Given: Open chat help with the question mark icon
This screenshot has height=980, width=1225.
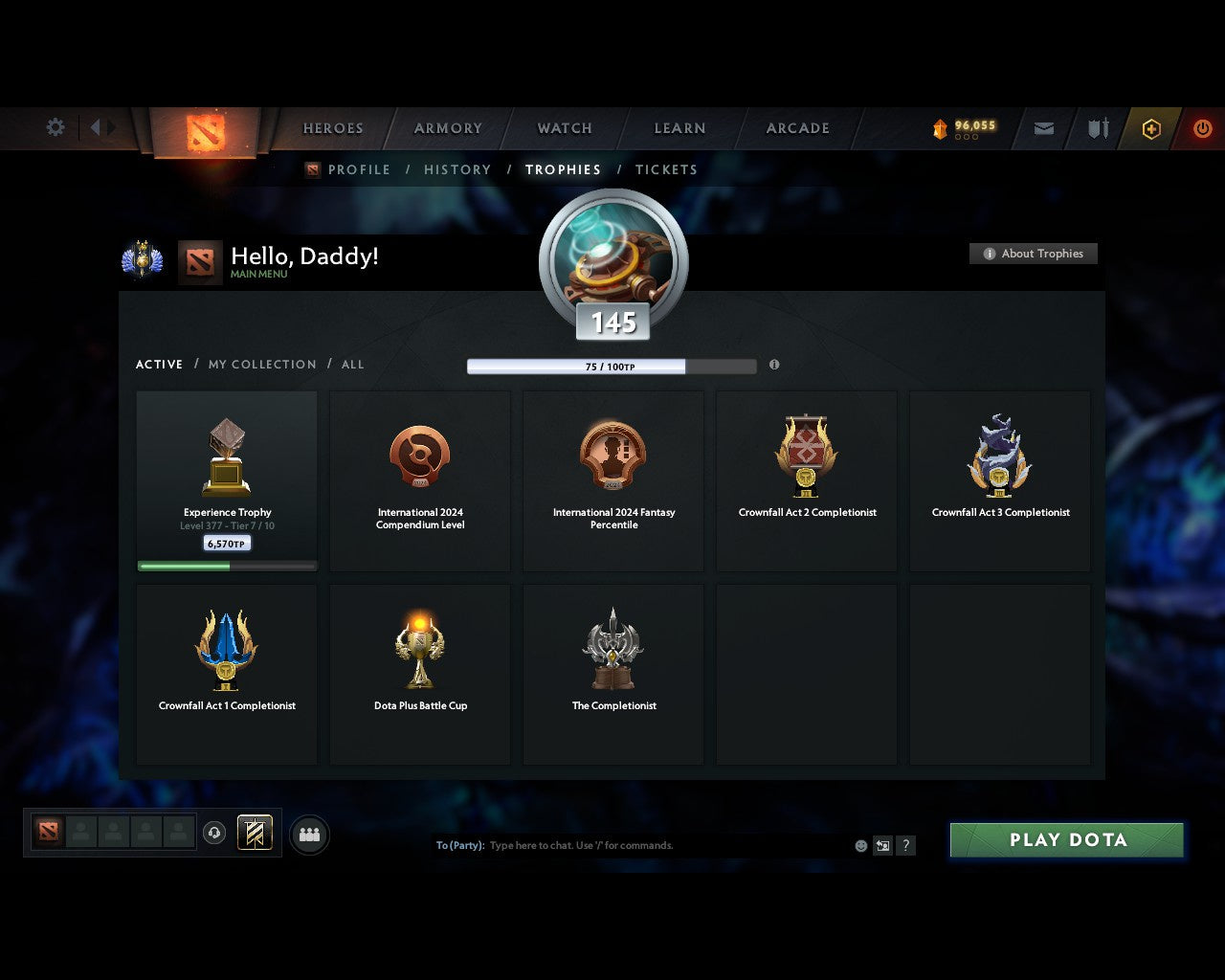Looking at the screenshot, I should tap(905, 846).
